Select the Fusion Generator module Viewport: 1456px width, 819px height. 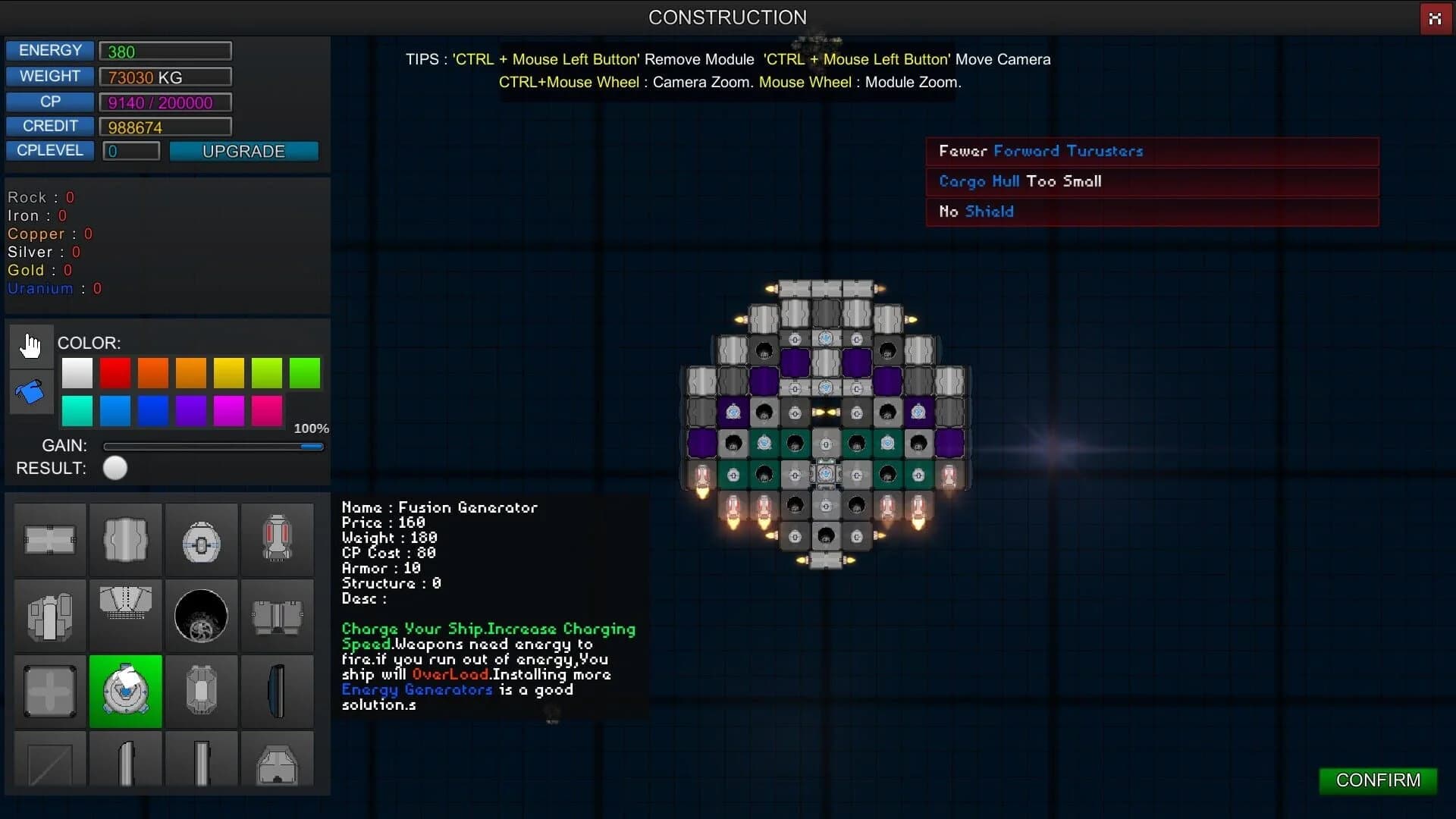coord(125,691)
